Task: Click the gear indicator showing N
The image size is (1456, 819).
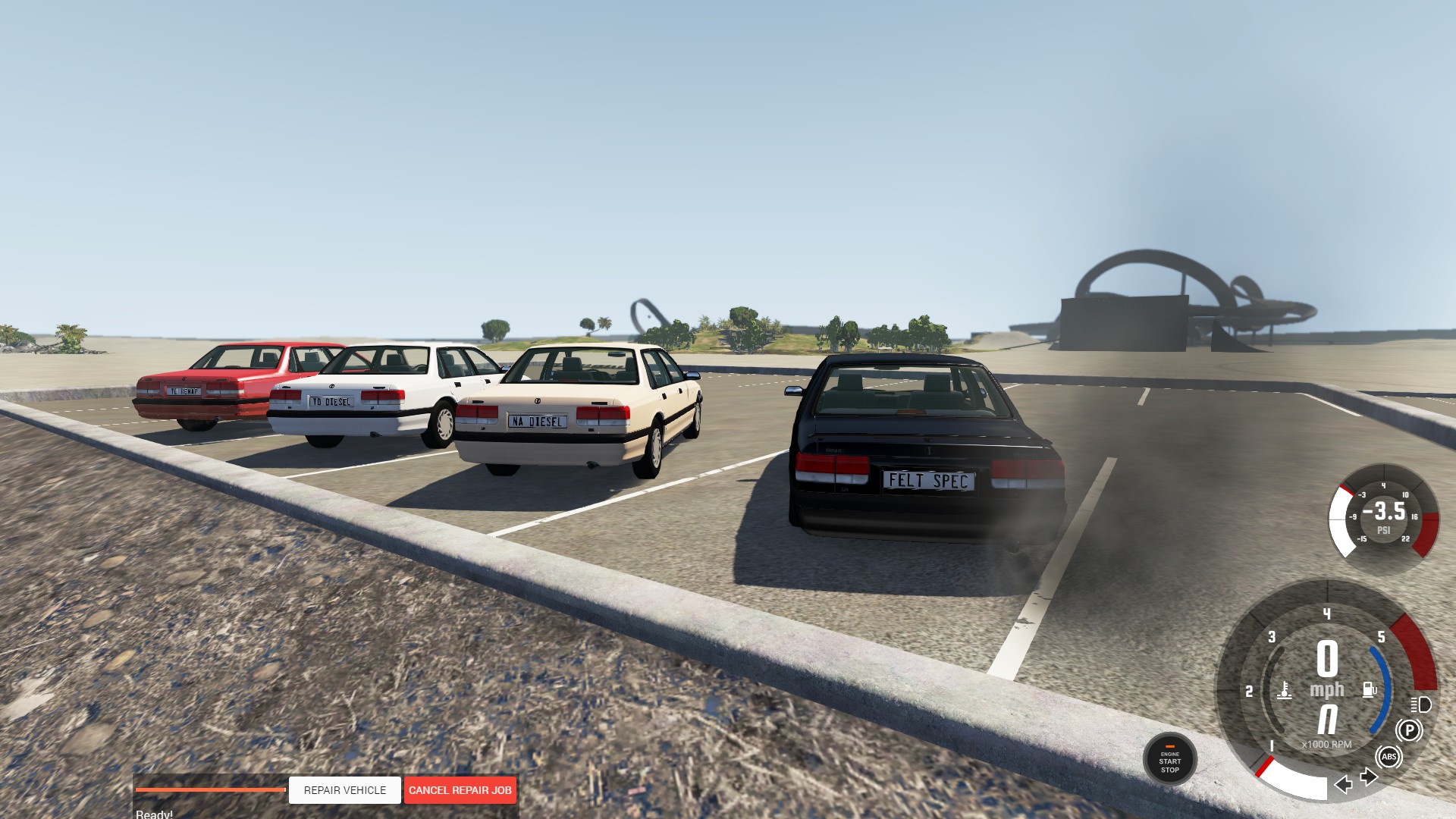Action: 1328,720
